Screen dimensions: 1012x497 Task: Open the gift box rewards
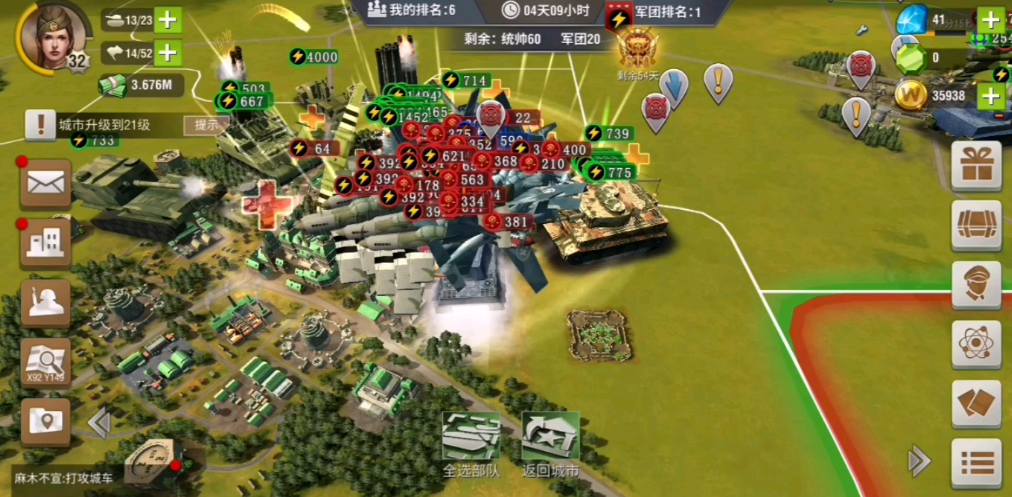975,165
